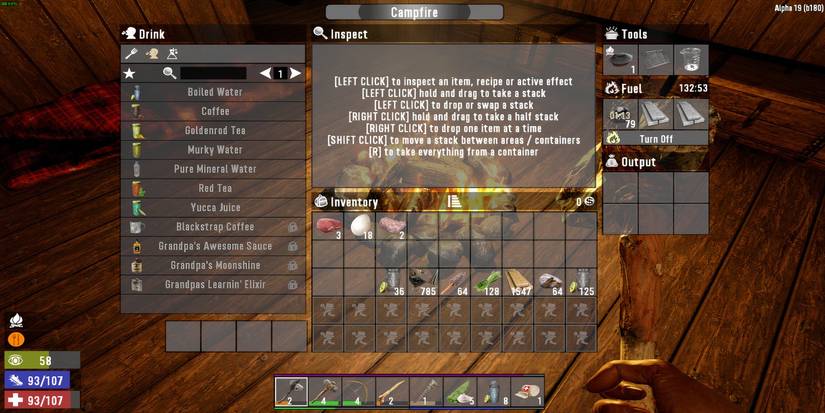
Task: Select the first aid bandage hotbar slot
Action: 527,391
